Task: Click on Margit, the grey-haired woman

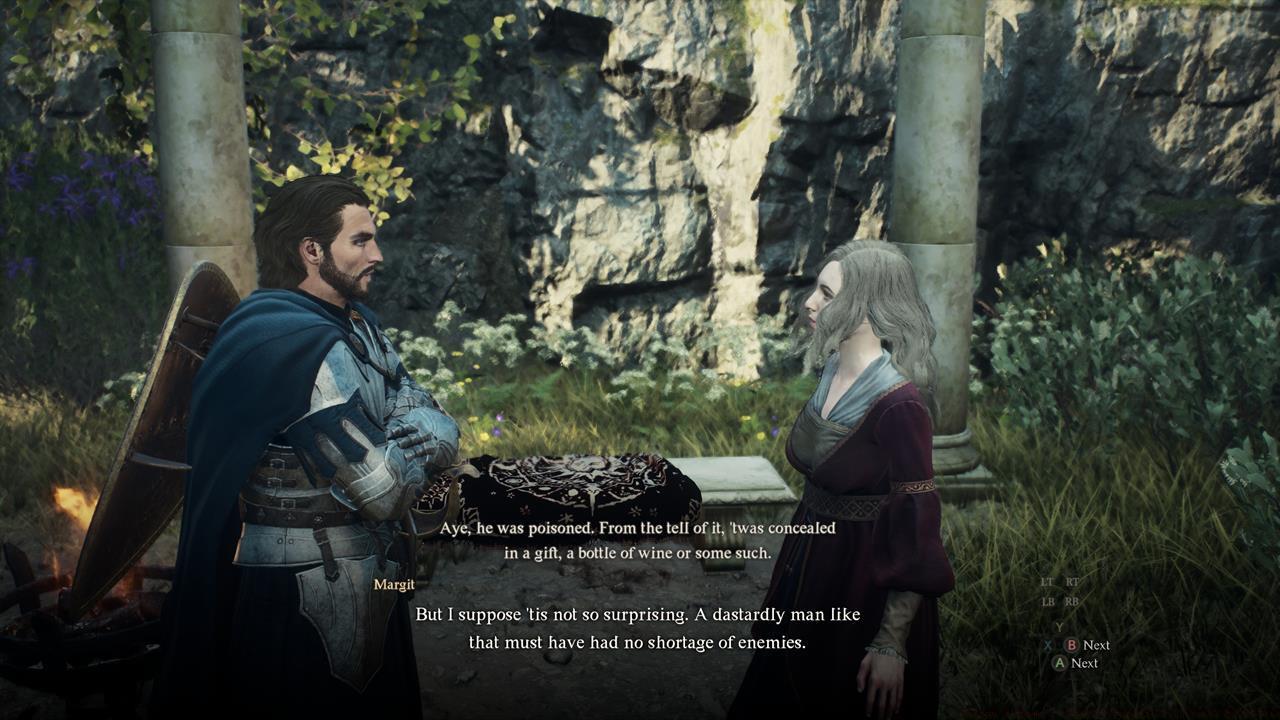Action: 860,420
